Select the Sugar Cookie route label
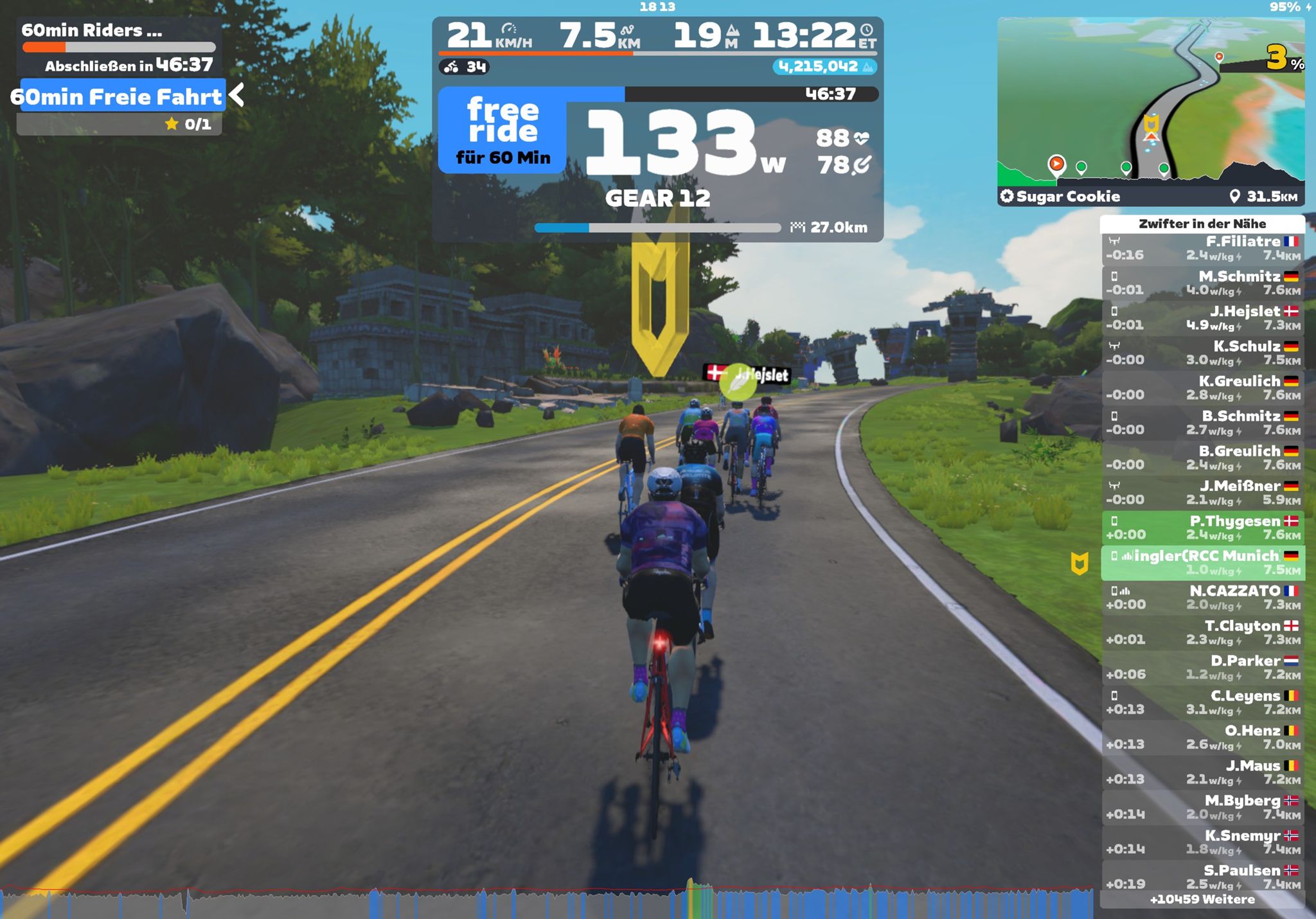The width and height of the screenshot is (1316, 919). tap(1068, 197)
